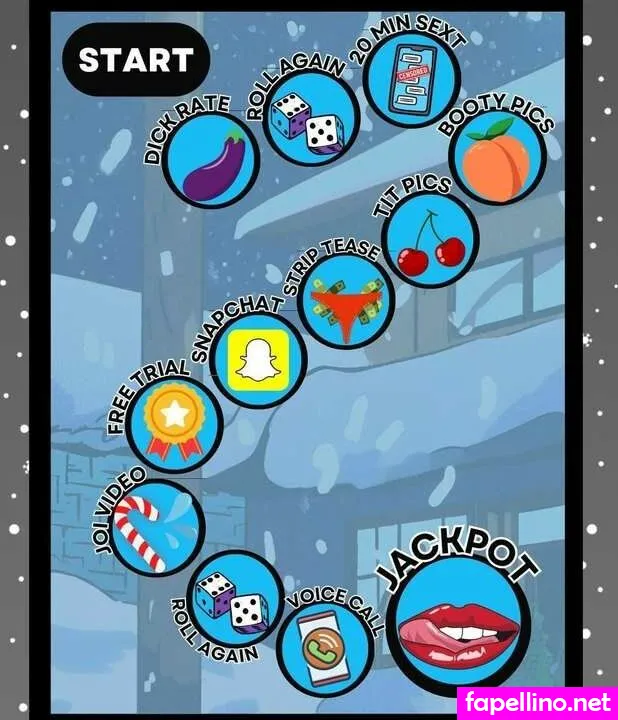
Task: Choose the Strip Tease tile
Action: [x=347, y=302]
